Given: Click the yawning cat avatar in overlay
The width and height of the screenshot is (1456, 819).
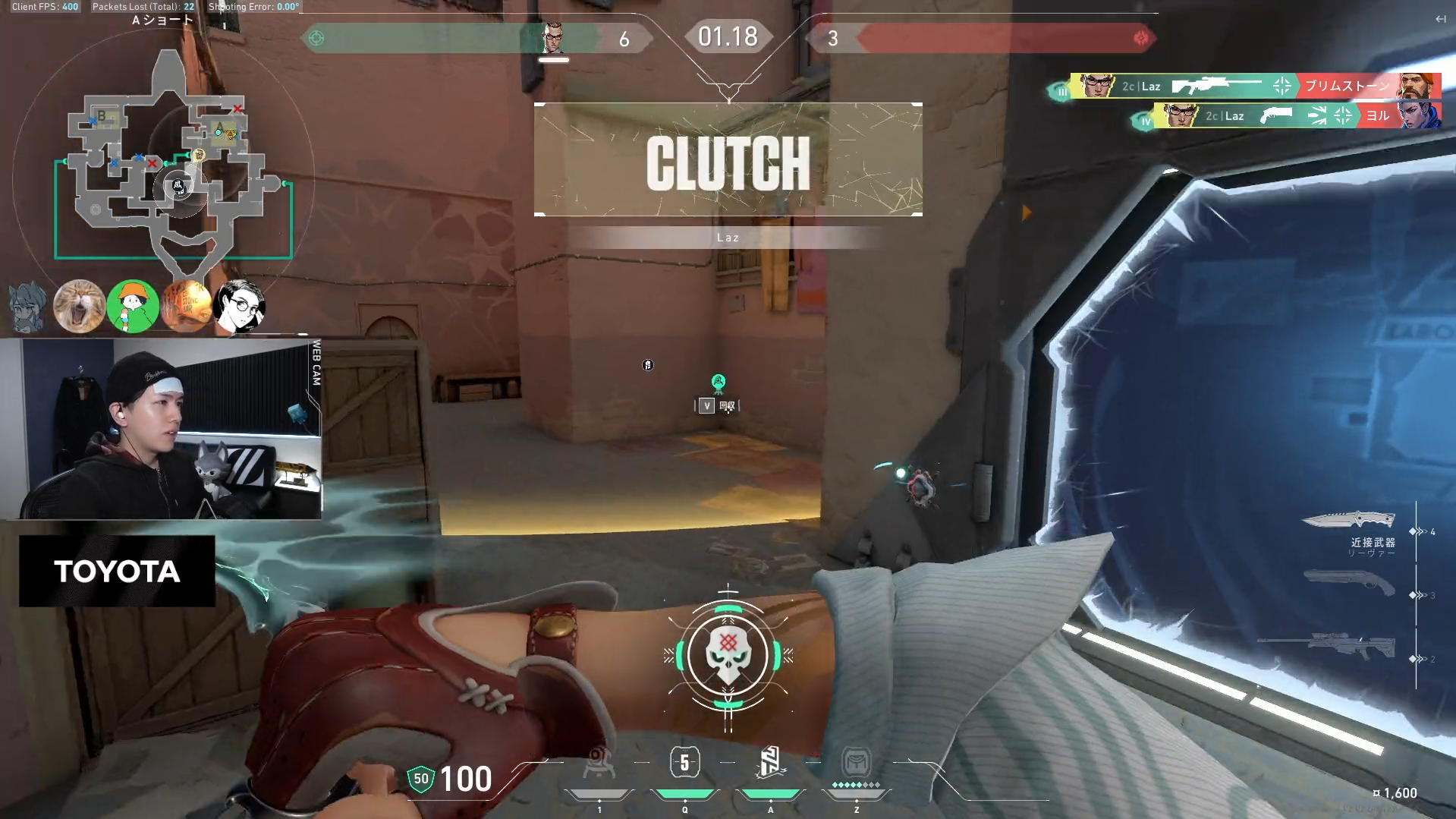Looking at the screenshot, I should 79,307.
